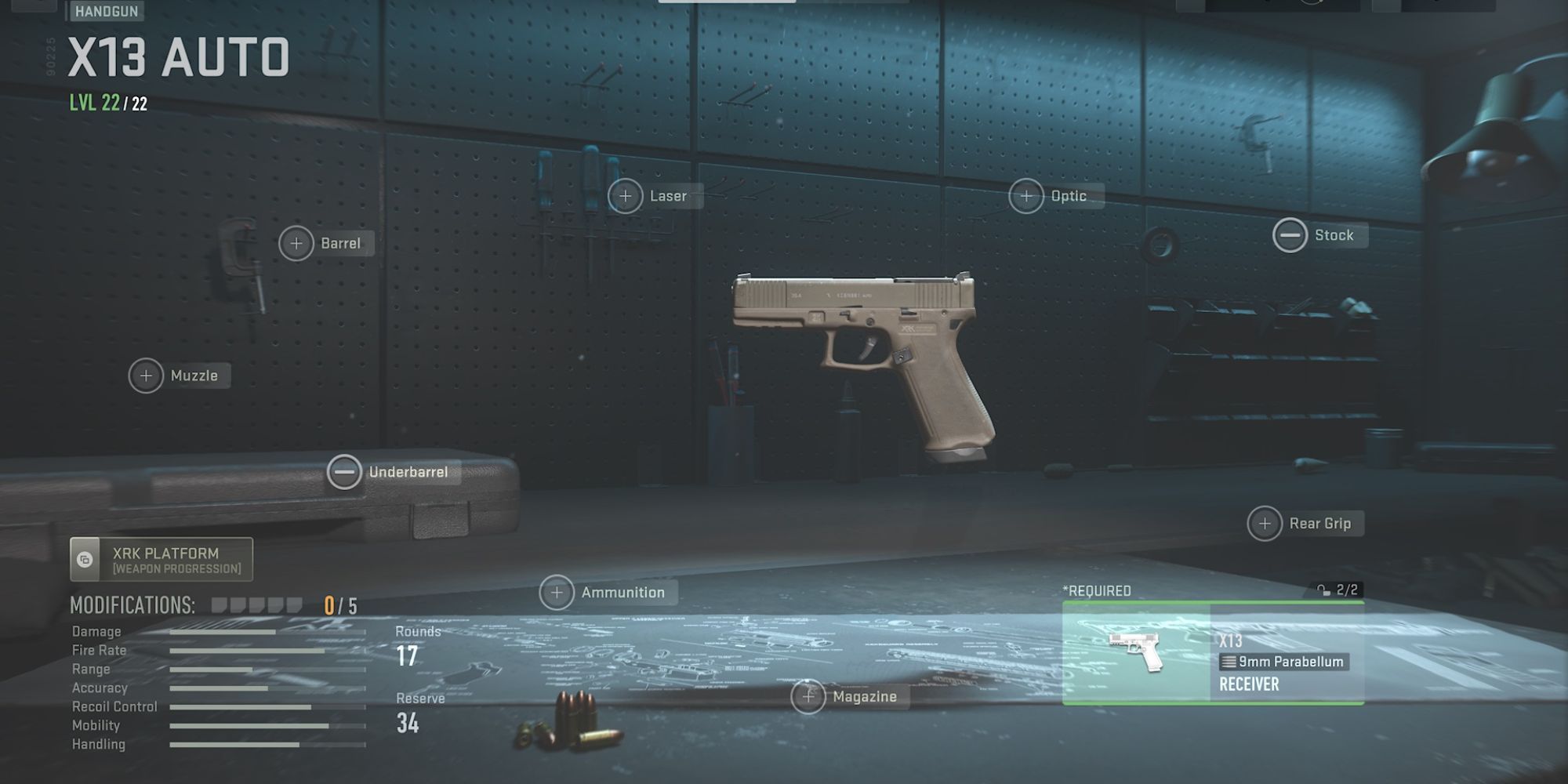This screenshot has height=784, width=1568.
Task: Open the Optic attachment slot
Action: coord(1025,196)
